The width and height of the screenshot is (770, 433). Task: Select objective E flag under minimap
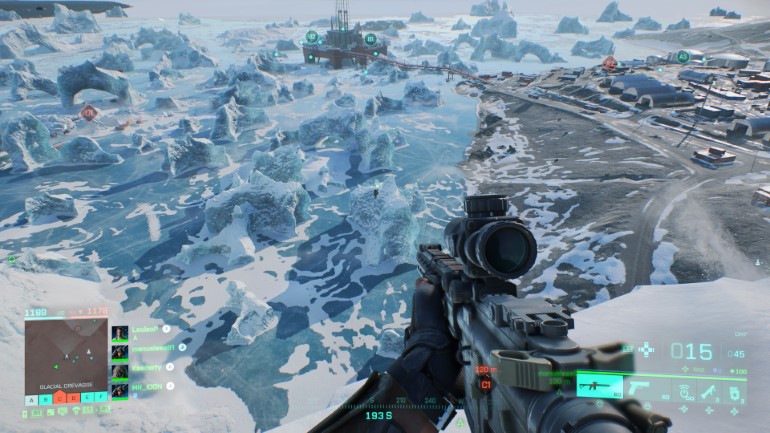pyautogui.click(x=87, y=398)
